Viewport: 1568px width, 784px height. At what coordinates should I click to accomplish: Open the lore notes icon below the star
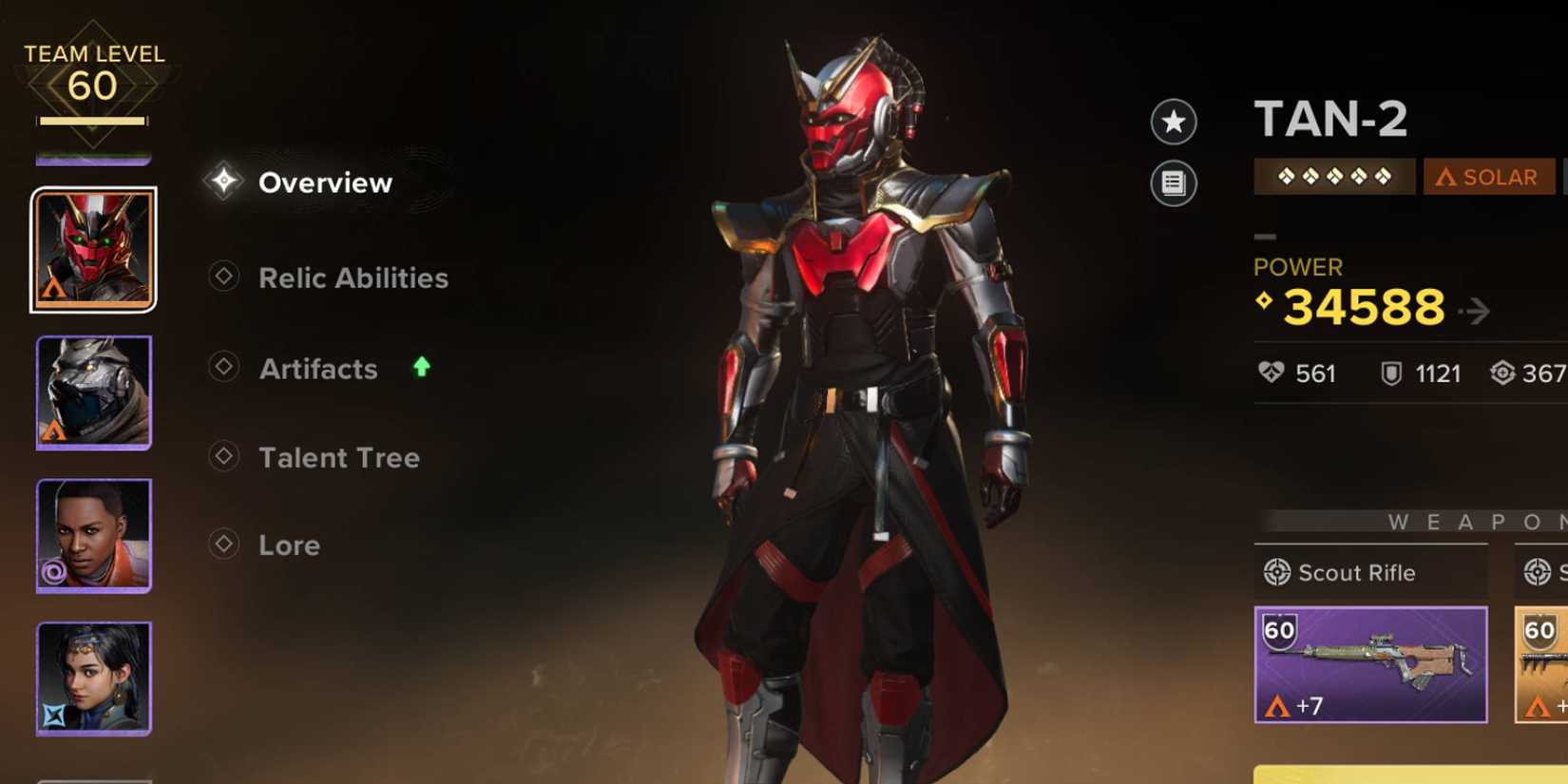click(1174, 184)
